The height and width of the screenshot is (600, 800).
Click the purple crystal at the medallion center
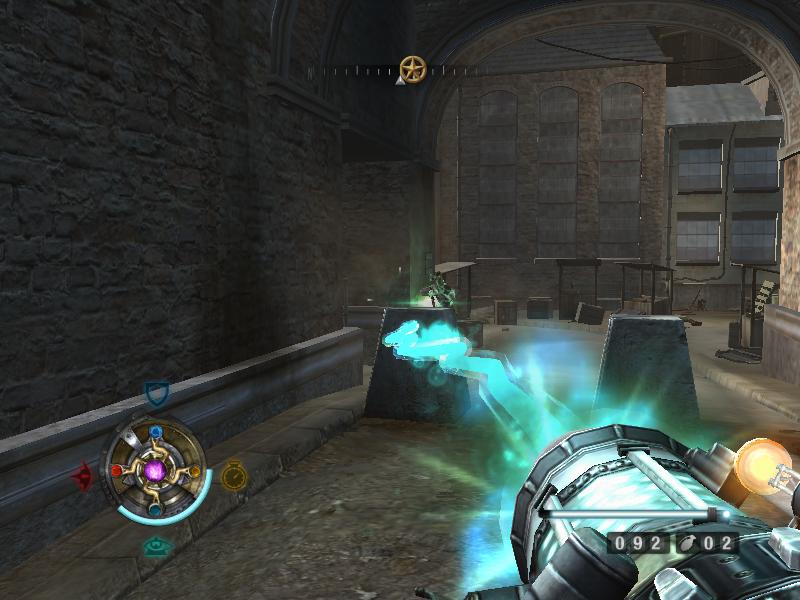click(155, 470)
